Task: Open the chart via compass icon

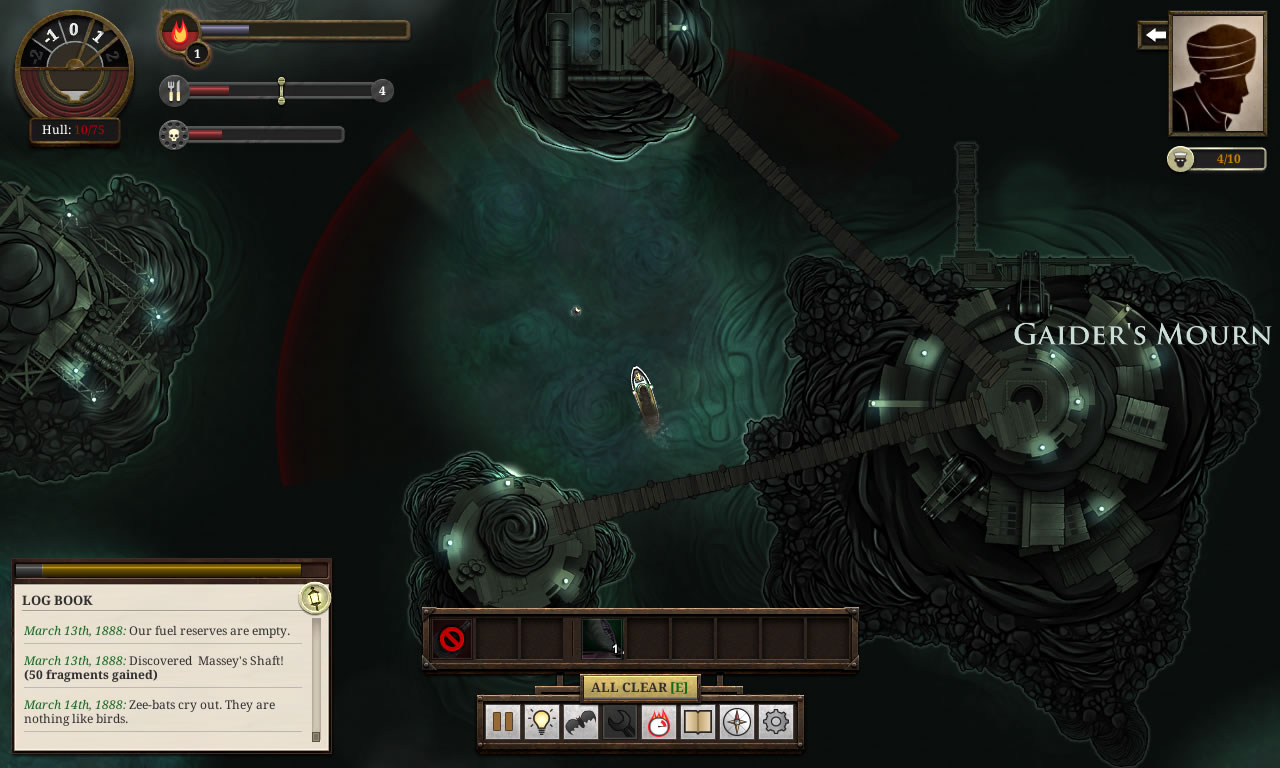Action: tap(737, 721)
